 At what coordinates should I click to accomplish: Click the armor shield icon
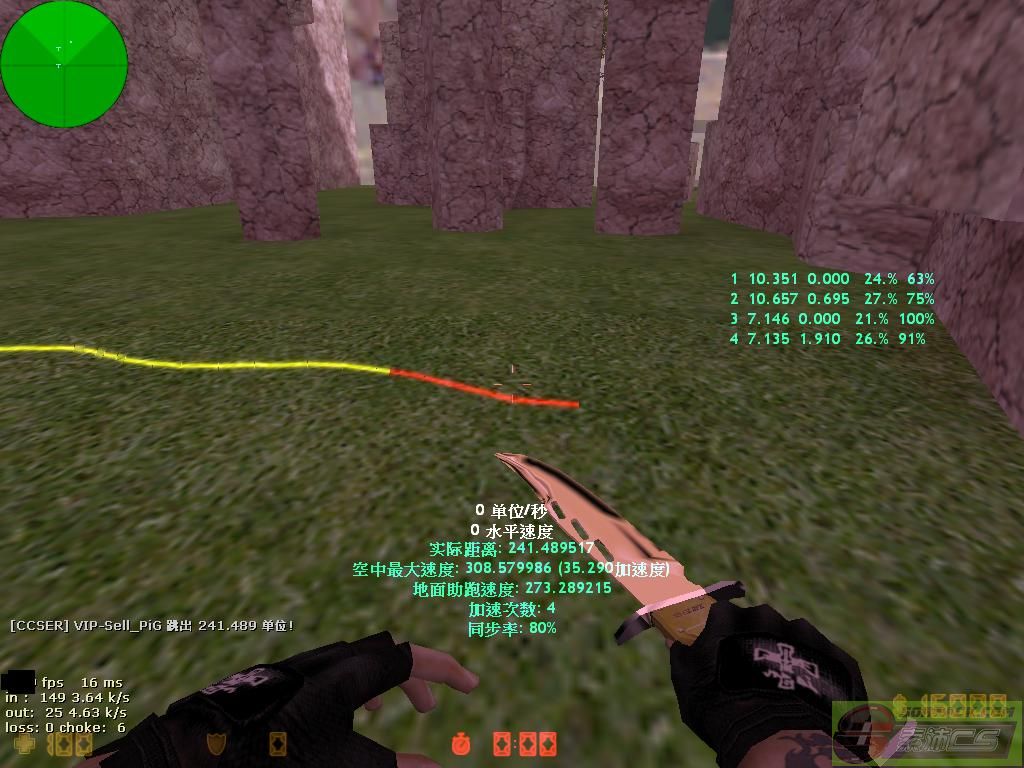(215, 744)
